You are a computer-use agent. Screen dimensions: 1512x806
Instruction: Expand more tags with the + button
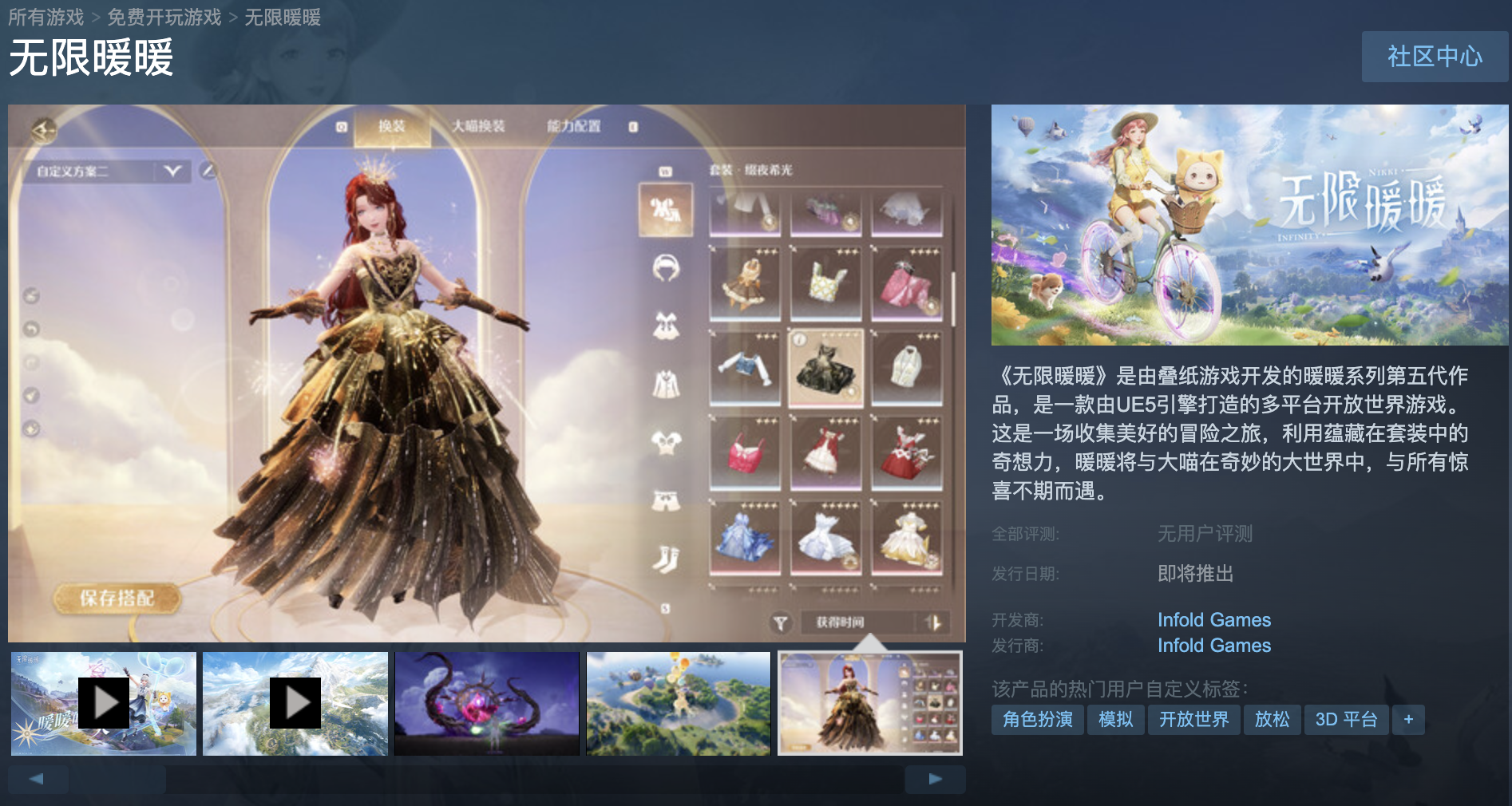1409,720
